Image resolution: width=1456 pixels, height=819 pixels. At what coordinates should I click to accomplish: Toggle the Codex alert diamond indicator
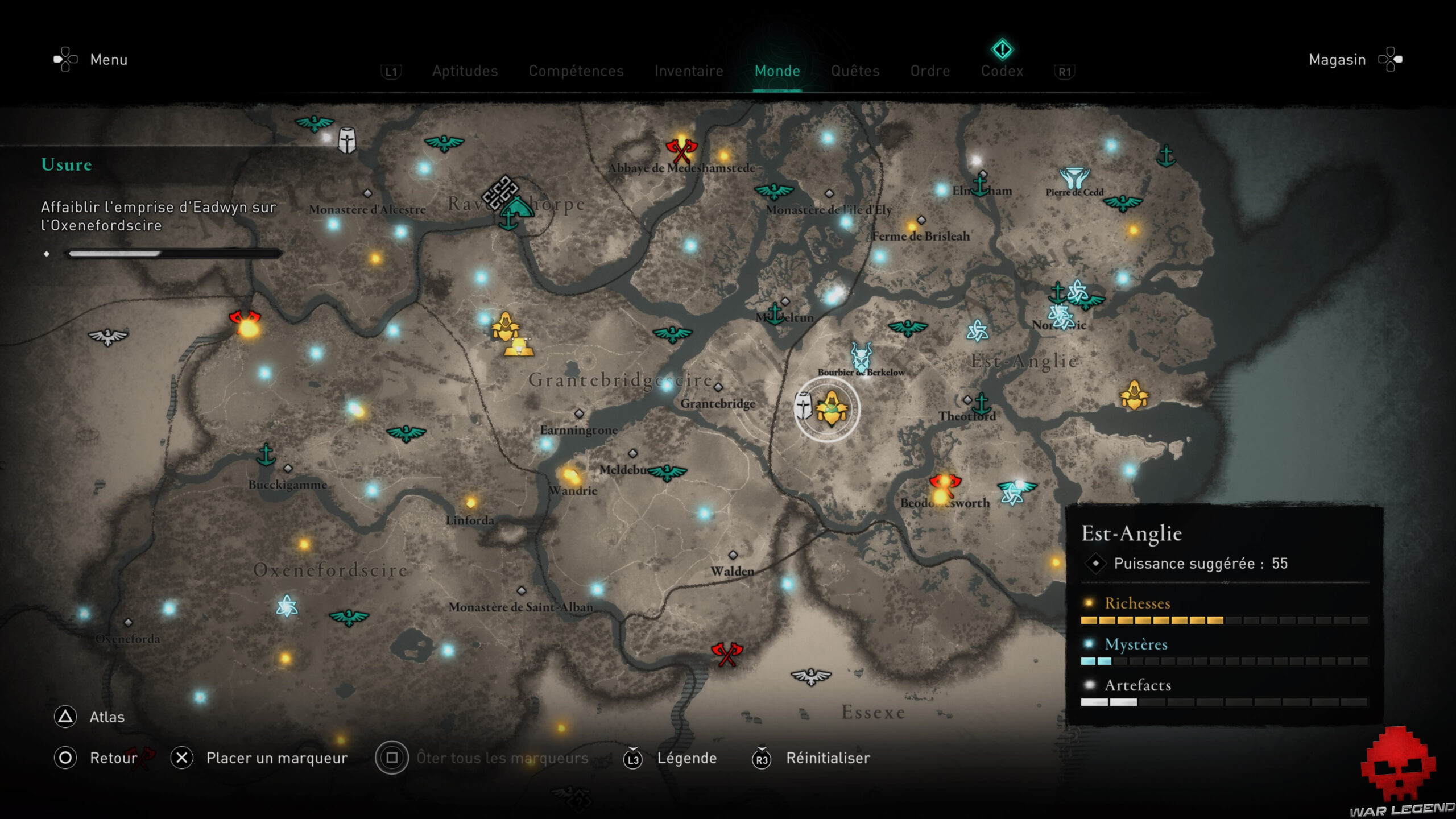point(1002,49)
